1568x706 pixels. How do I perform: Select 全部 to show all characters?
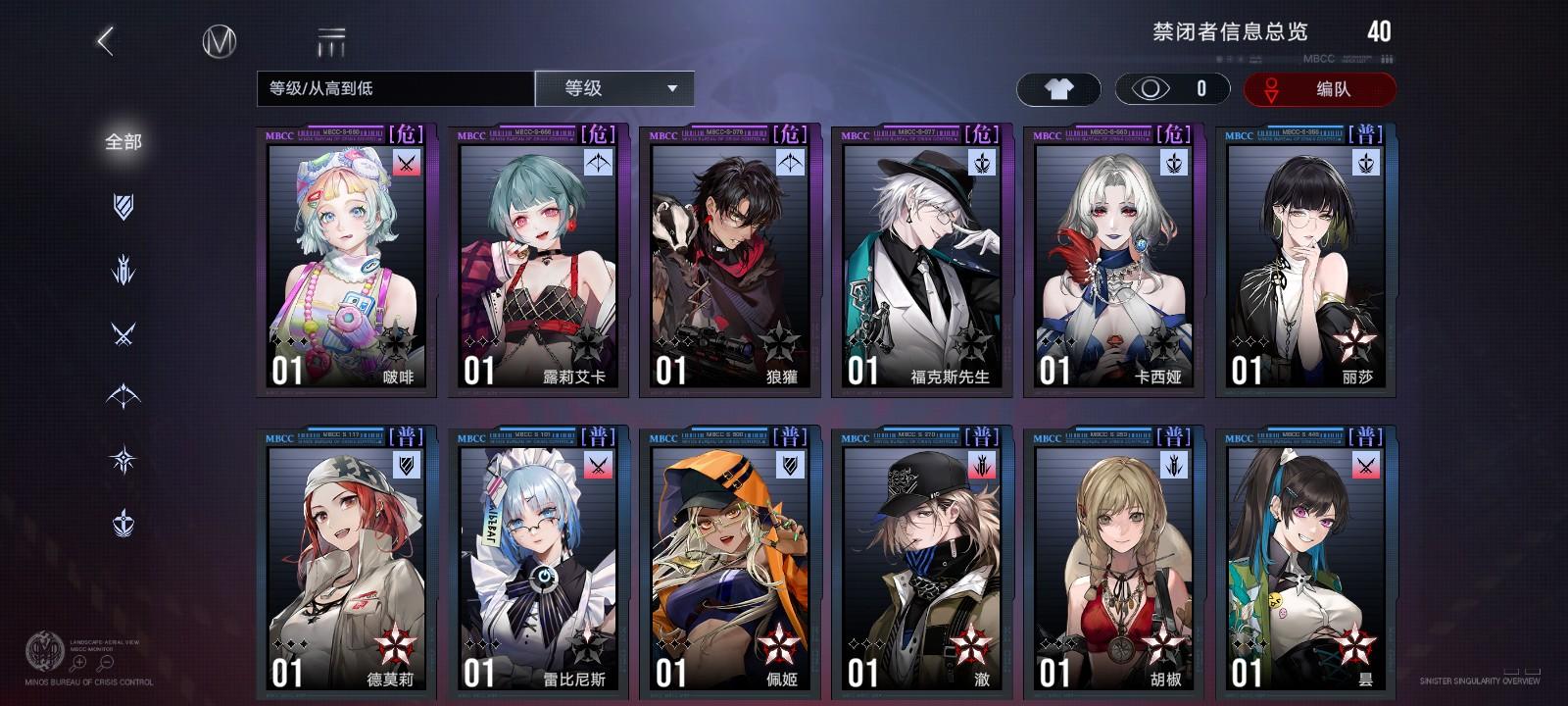pyautogui.click(x=122, y=142)
